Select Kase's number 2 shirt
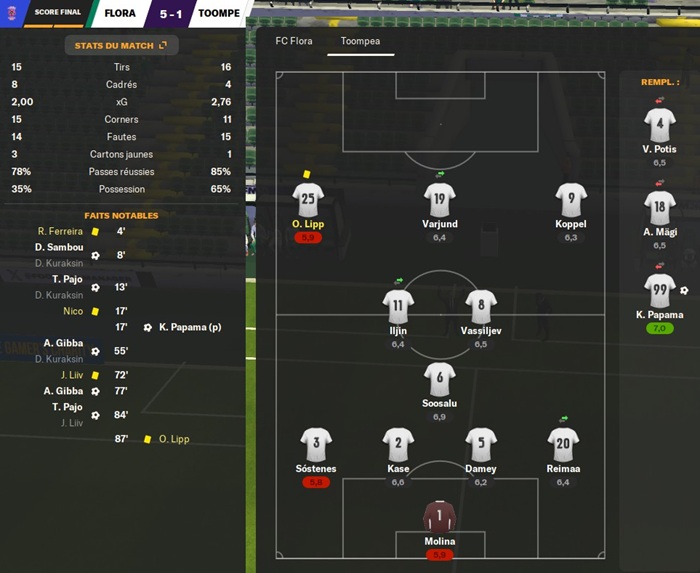Screen dimensions: 700x573 click(x=398, y=443)
